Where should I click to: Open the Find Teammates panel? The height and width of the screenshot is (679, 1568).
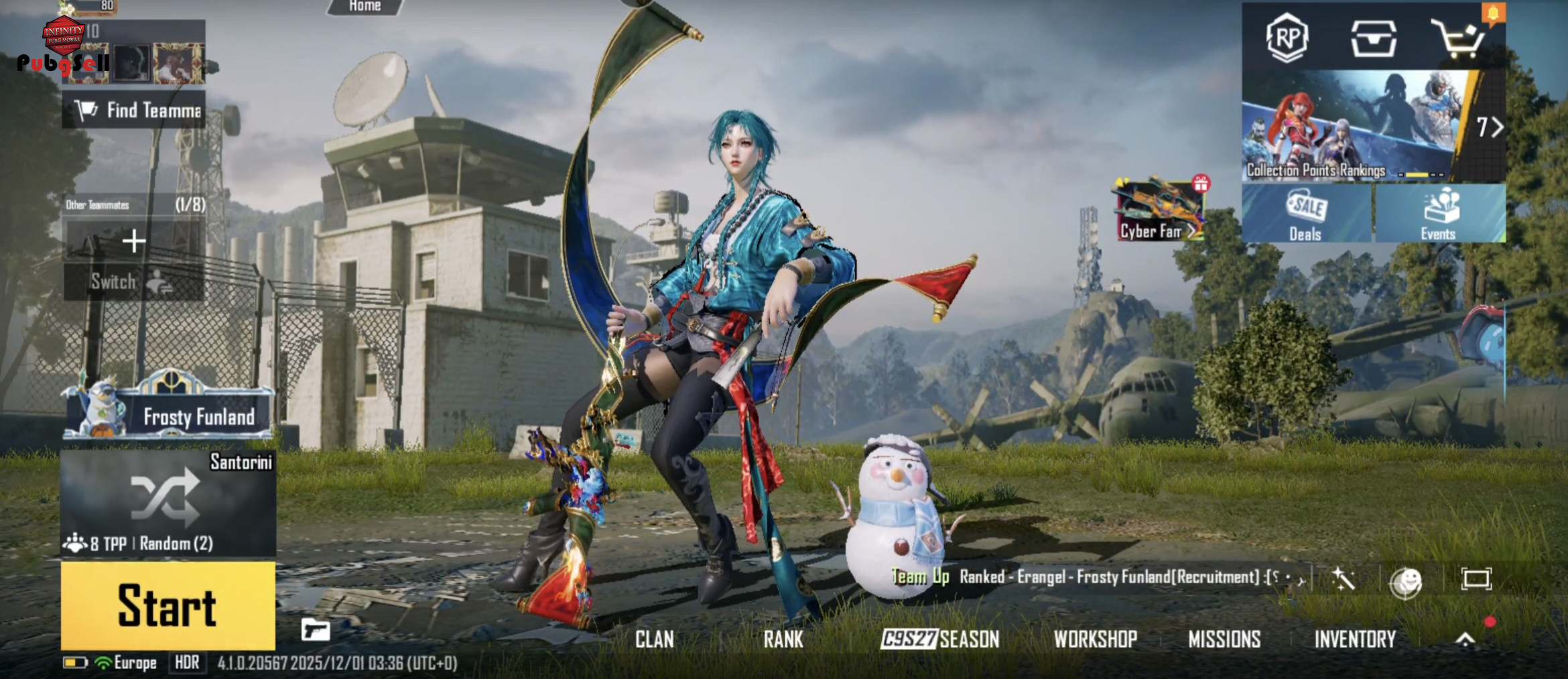(134, 110)
